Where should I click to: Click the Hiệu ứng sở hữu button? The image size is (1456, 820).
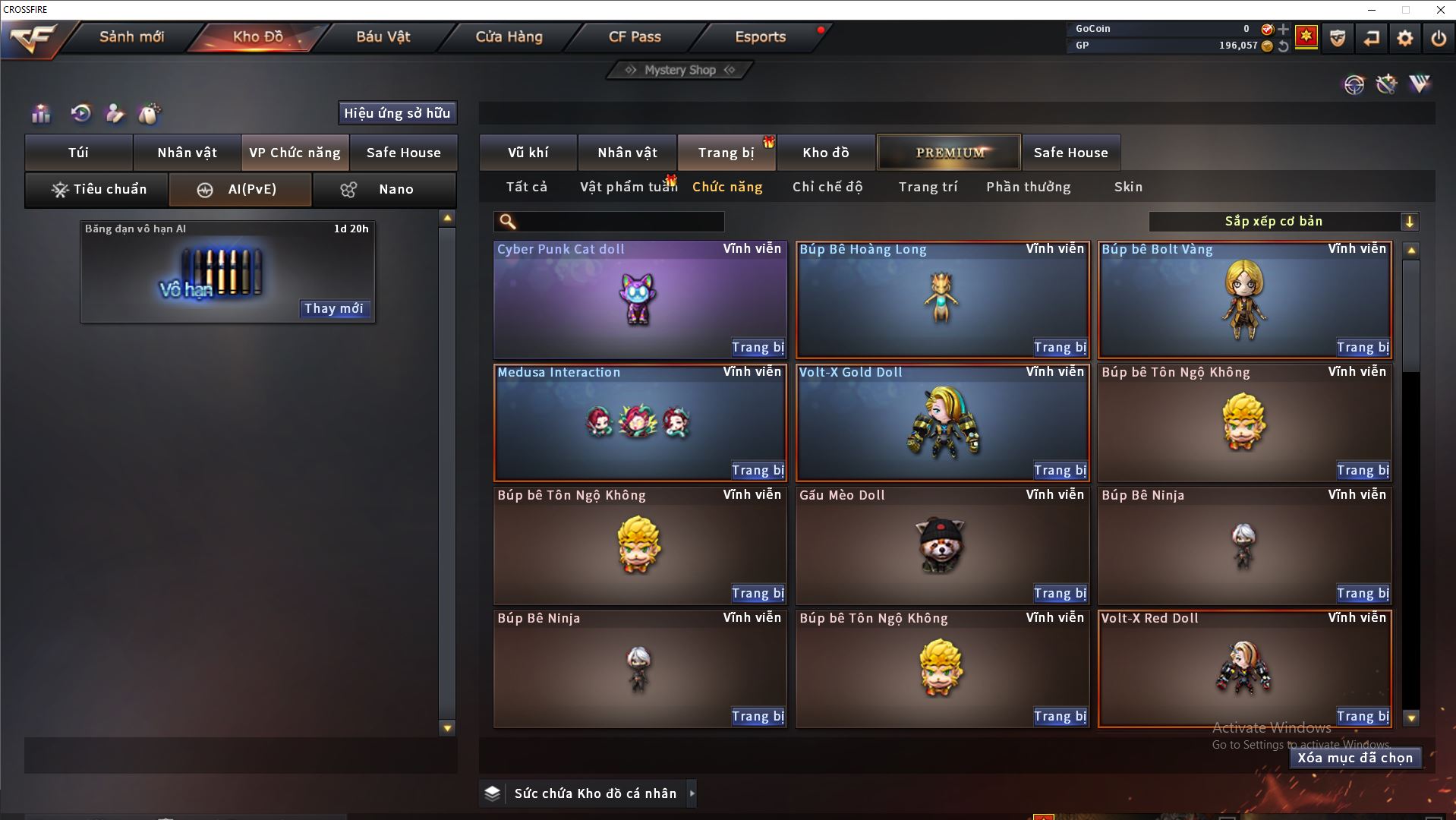[397, 113]
